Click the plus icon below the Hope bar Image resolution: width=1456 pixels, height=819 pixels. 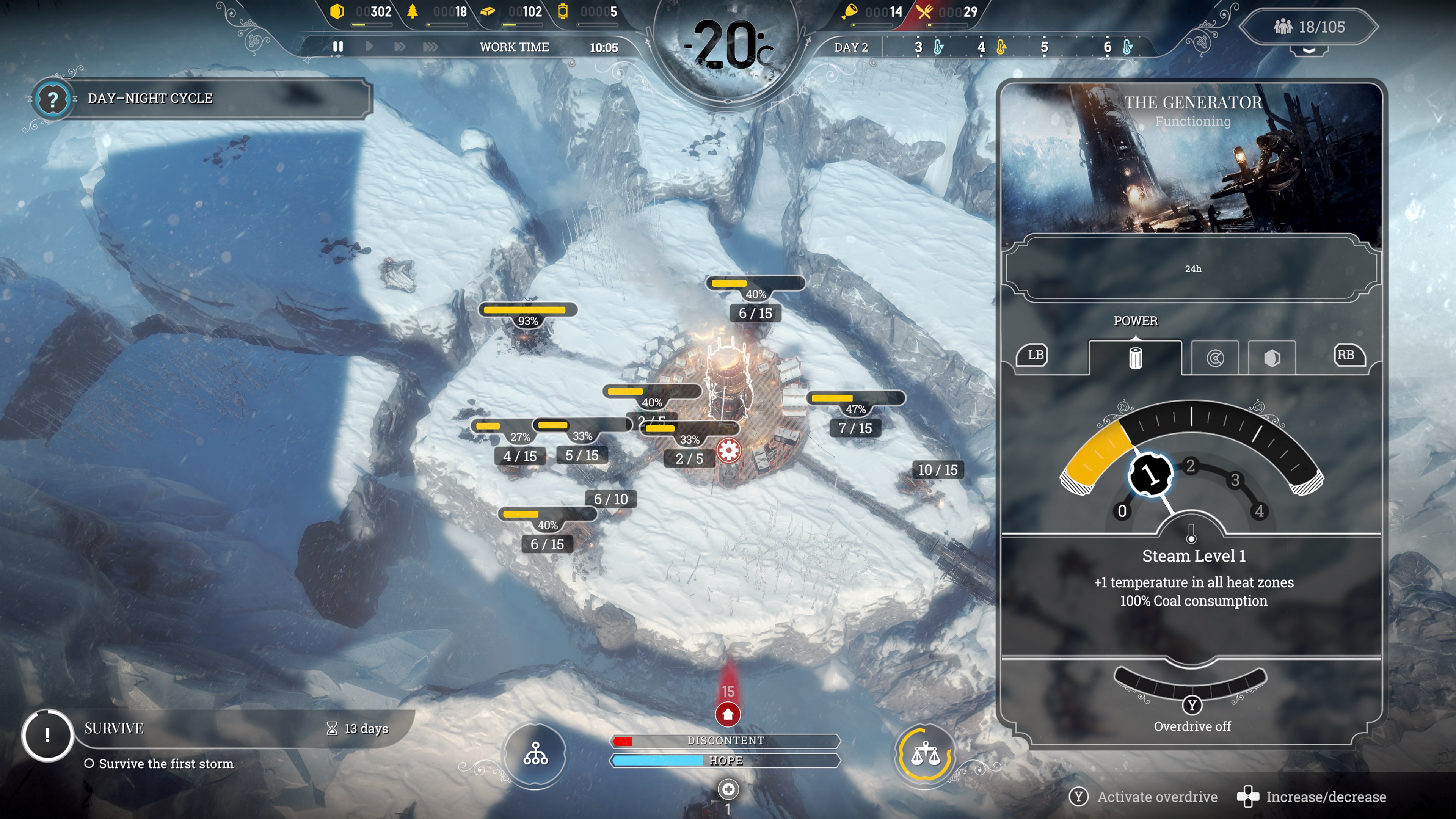[728, 789]
